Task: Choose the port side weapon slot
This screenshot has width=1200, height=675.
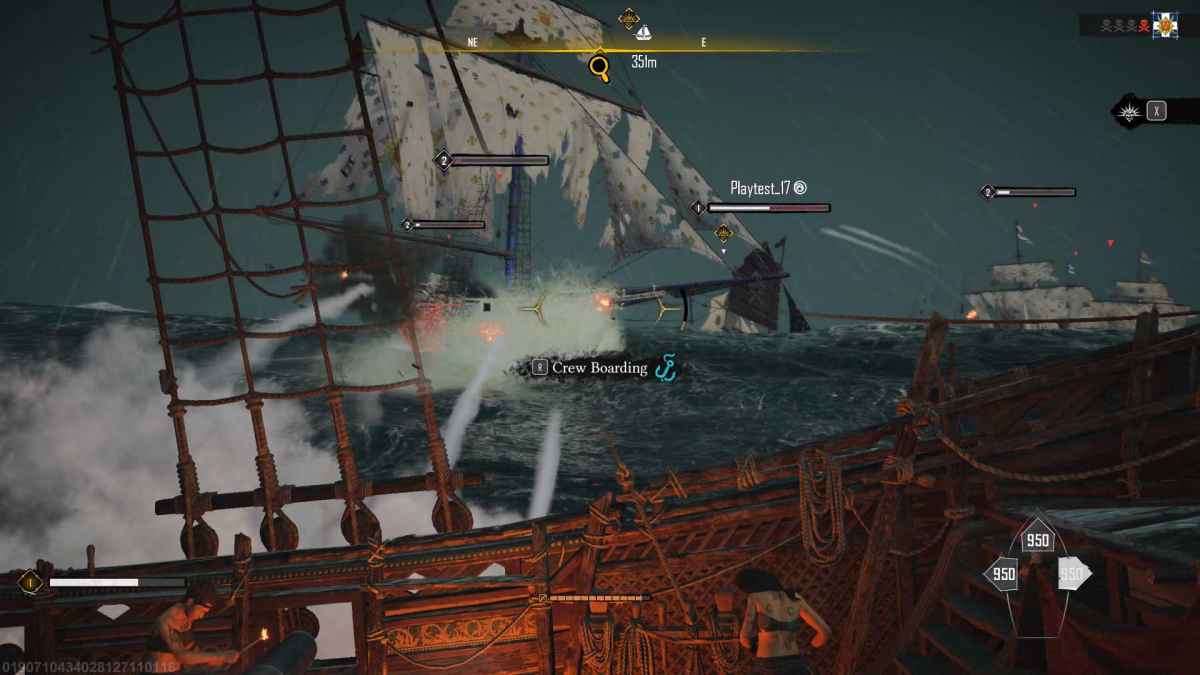Action: [x=1003, y=574]
